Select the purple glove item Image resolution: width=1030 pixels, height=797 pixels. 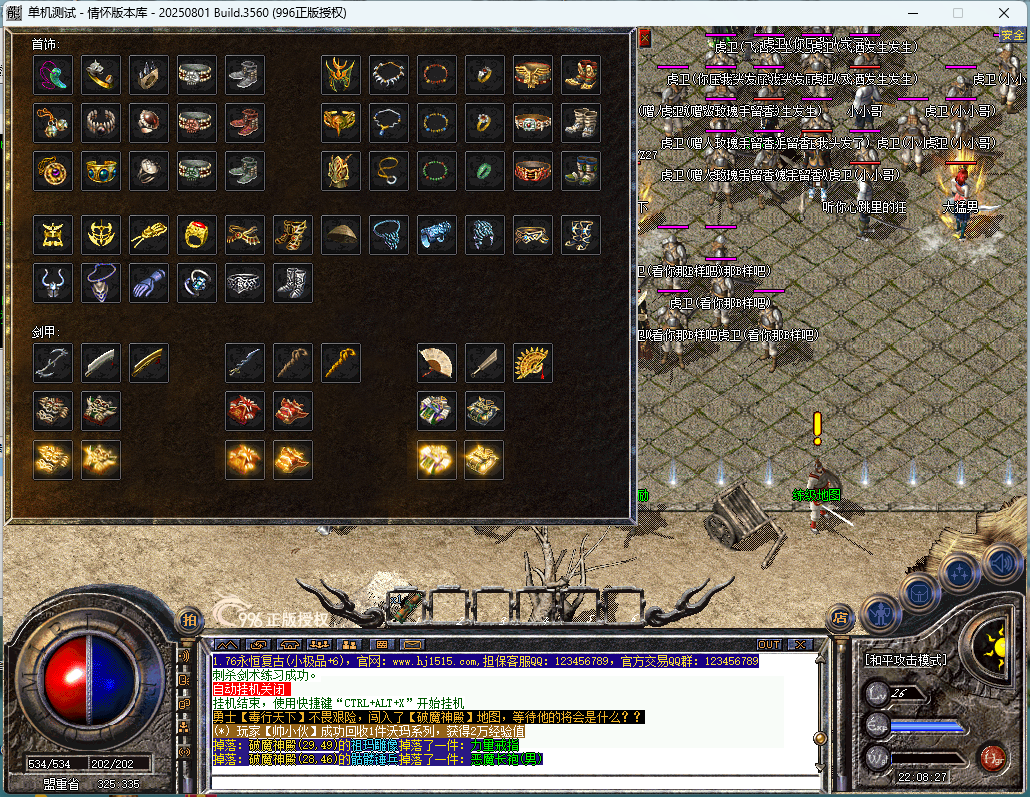point(149,283)
